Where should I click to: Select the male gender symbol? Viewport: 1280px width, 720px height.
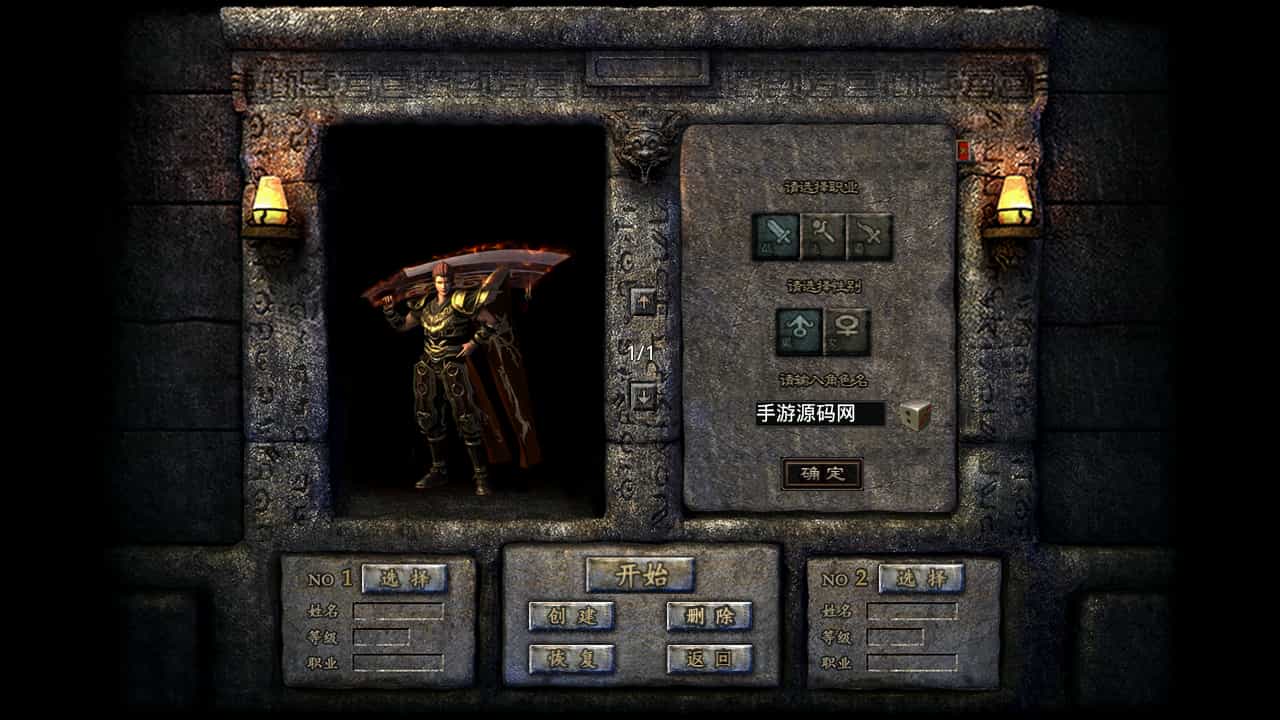point(799,331)
